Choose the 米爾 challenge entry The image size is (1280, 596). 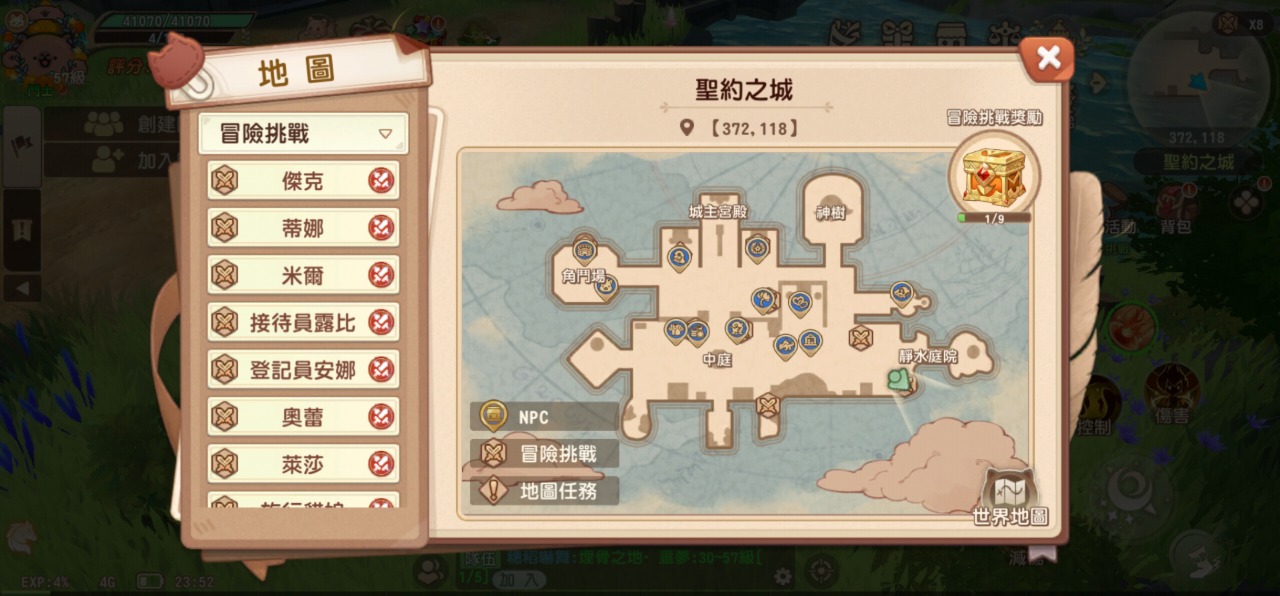pos(303,275)
